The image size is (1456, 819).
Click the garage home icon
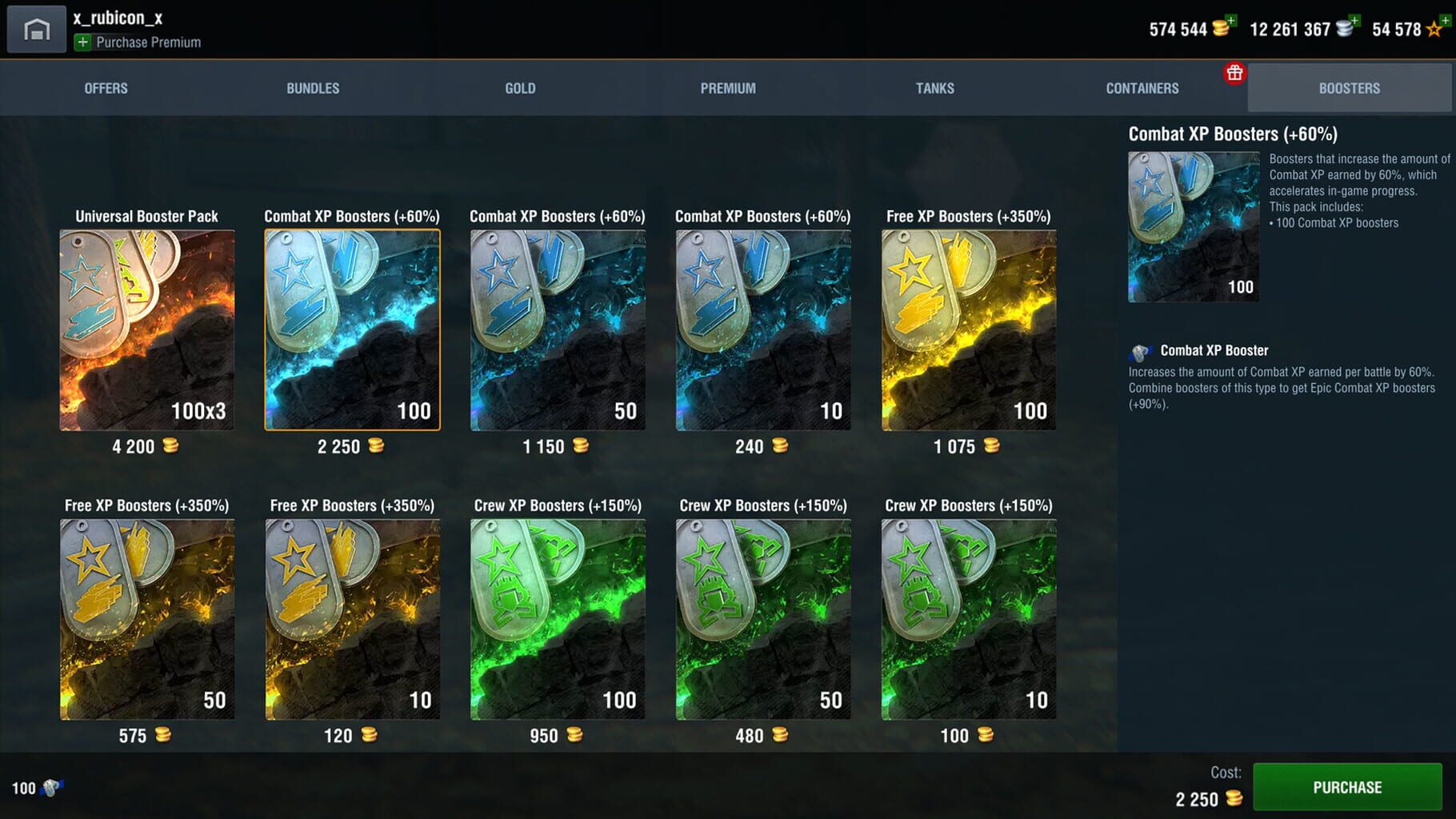(36, 28)
